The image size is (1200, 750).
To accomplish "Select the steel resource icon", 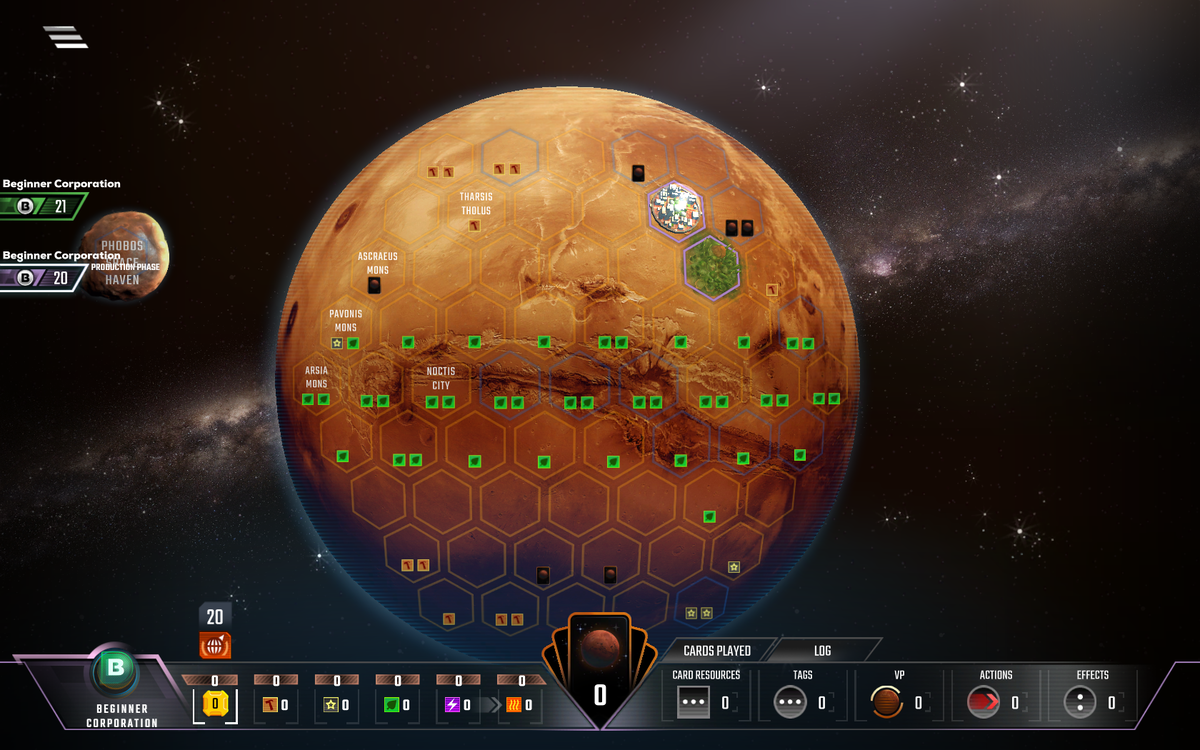I will [270, 705].
